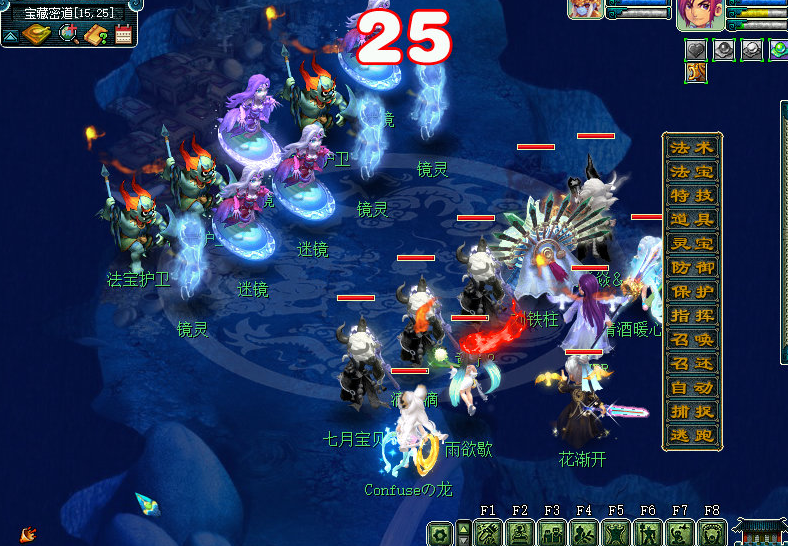Select the 召唤 summon command
This screenshot has width=788, height=546.
pyautogui.click(x=692, y=340)
